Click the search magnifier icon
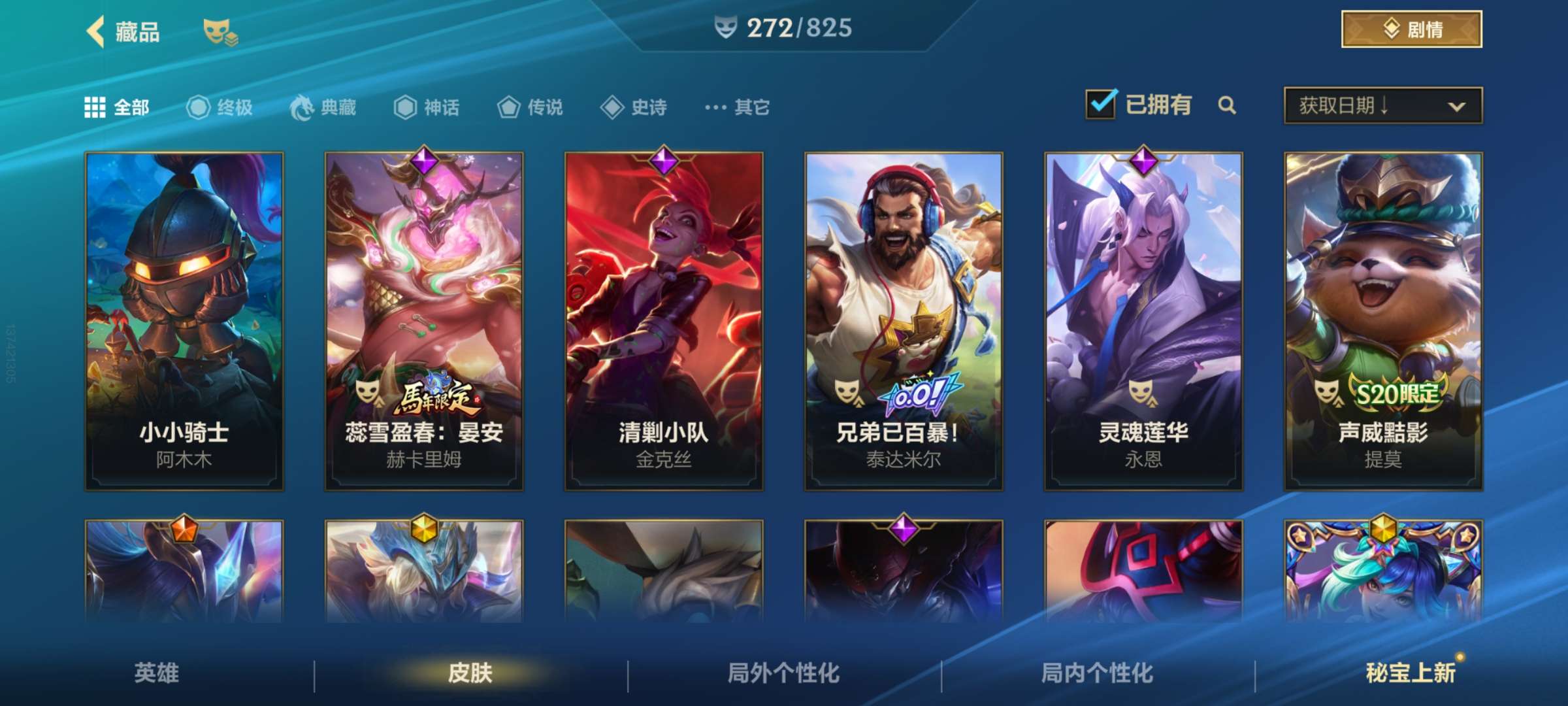The width and height of the screenshot is (1568, 706). pos(1227,105)
